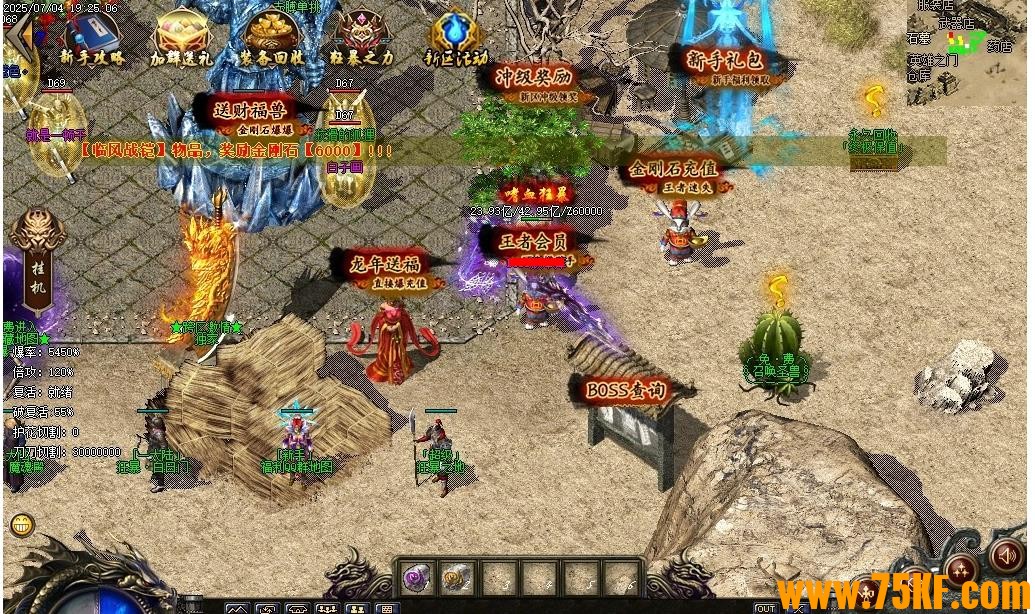Open the smiley face emoji button

pos(21,524)
